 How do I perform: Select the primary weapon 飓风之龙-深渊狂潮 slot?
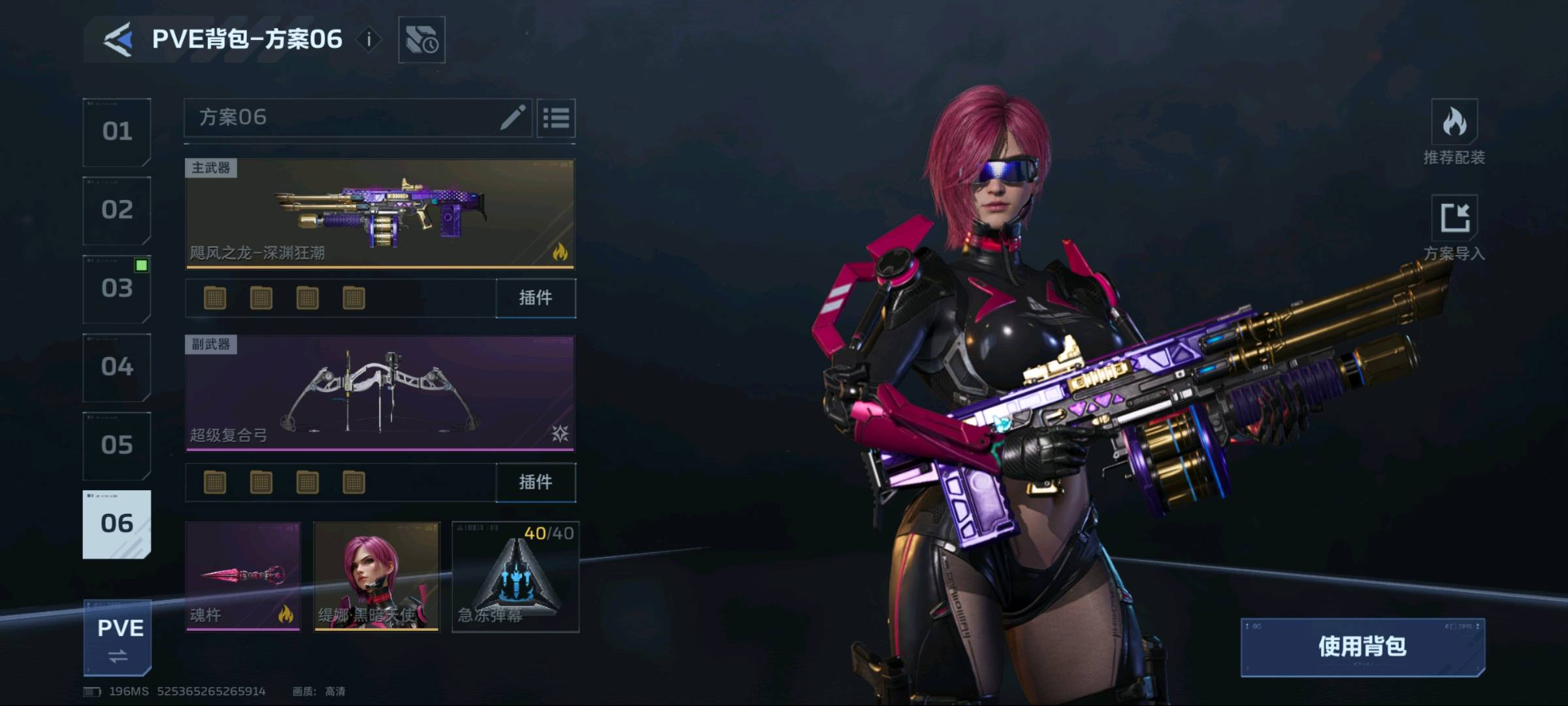[380, 214]
